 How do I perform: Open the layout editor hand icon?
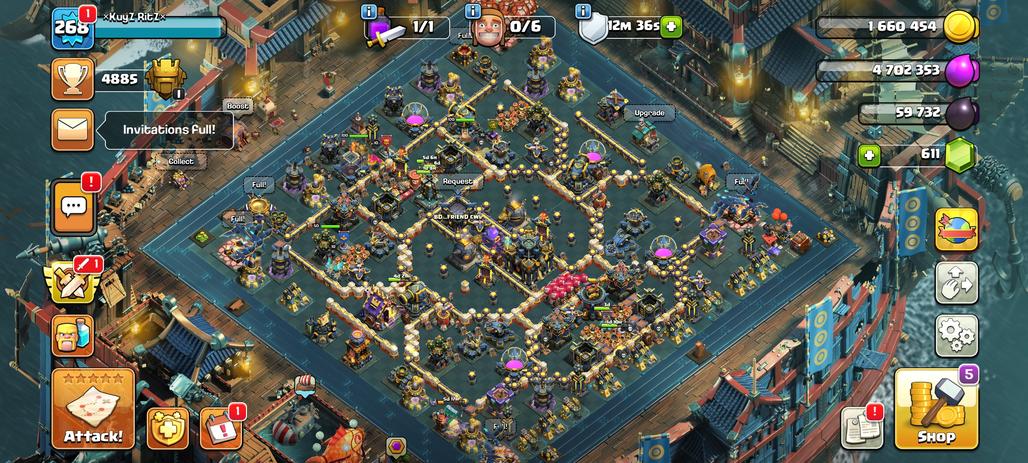click(956, 283)
